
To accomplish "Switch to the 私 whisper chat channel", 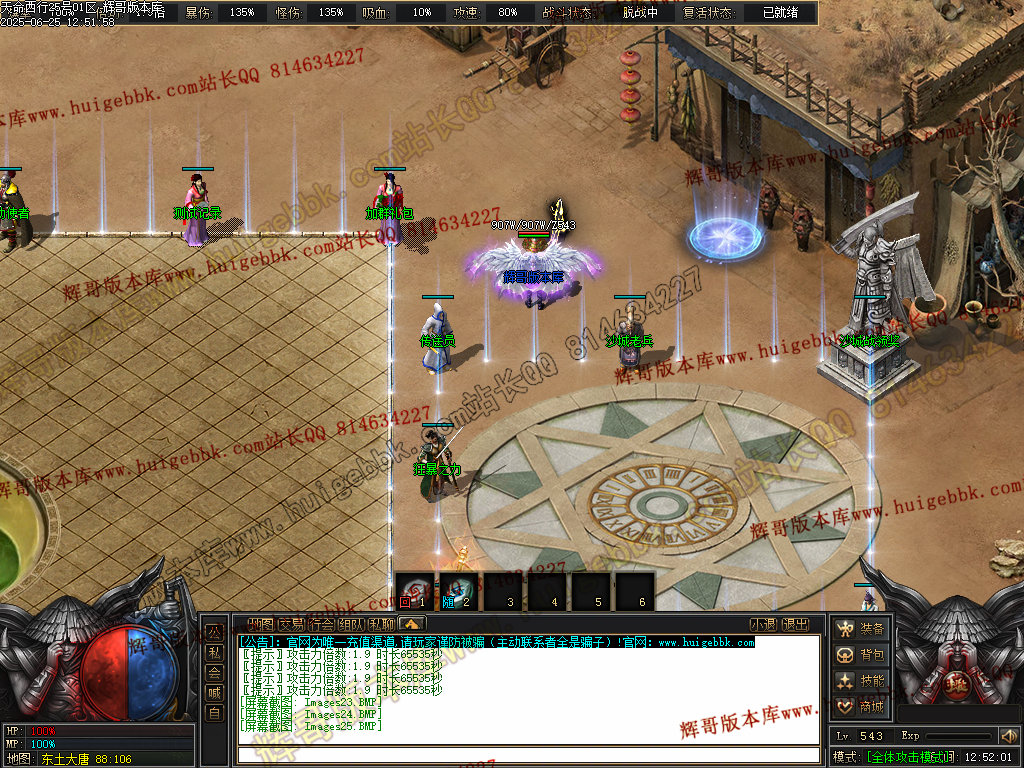I will (214, 652).
